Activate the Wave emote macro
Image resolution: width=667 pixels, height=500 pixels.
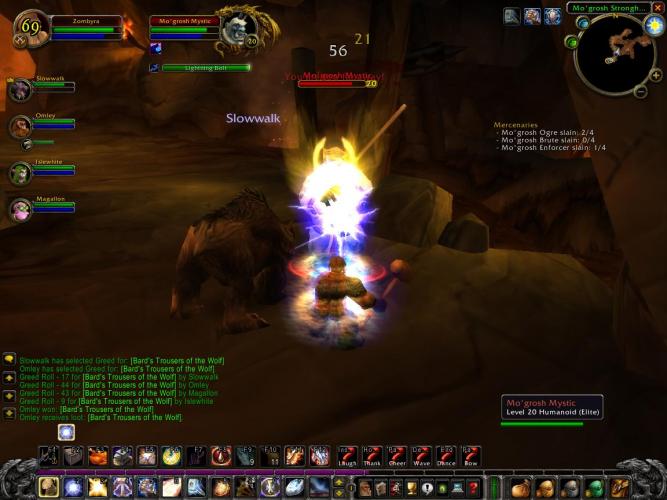pyautogui.click(x=421, y=456)
